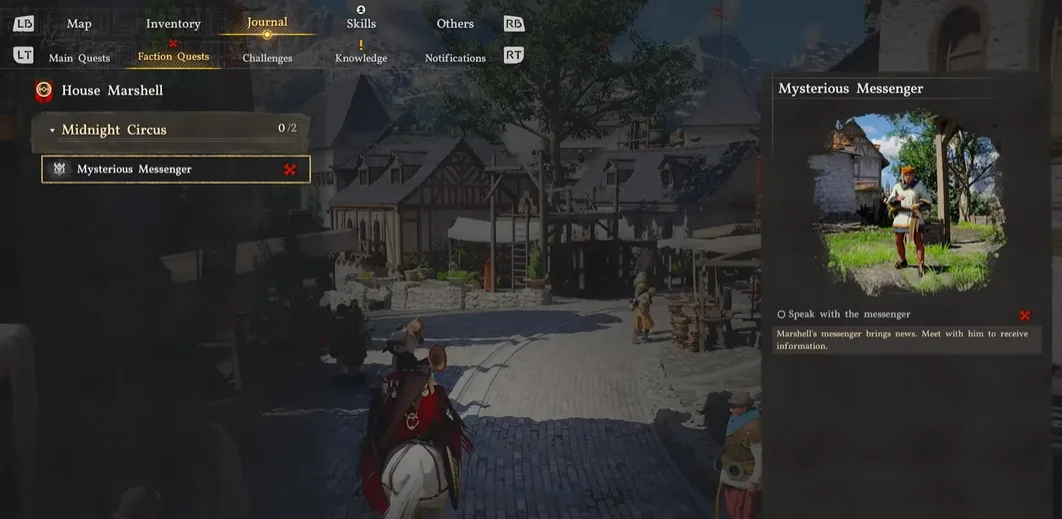Click the messenger quest preview image
The width and height of the screenshot is (1062, 519).
[x=909, y=200]
